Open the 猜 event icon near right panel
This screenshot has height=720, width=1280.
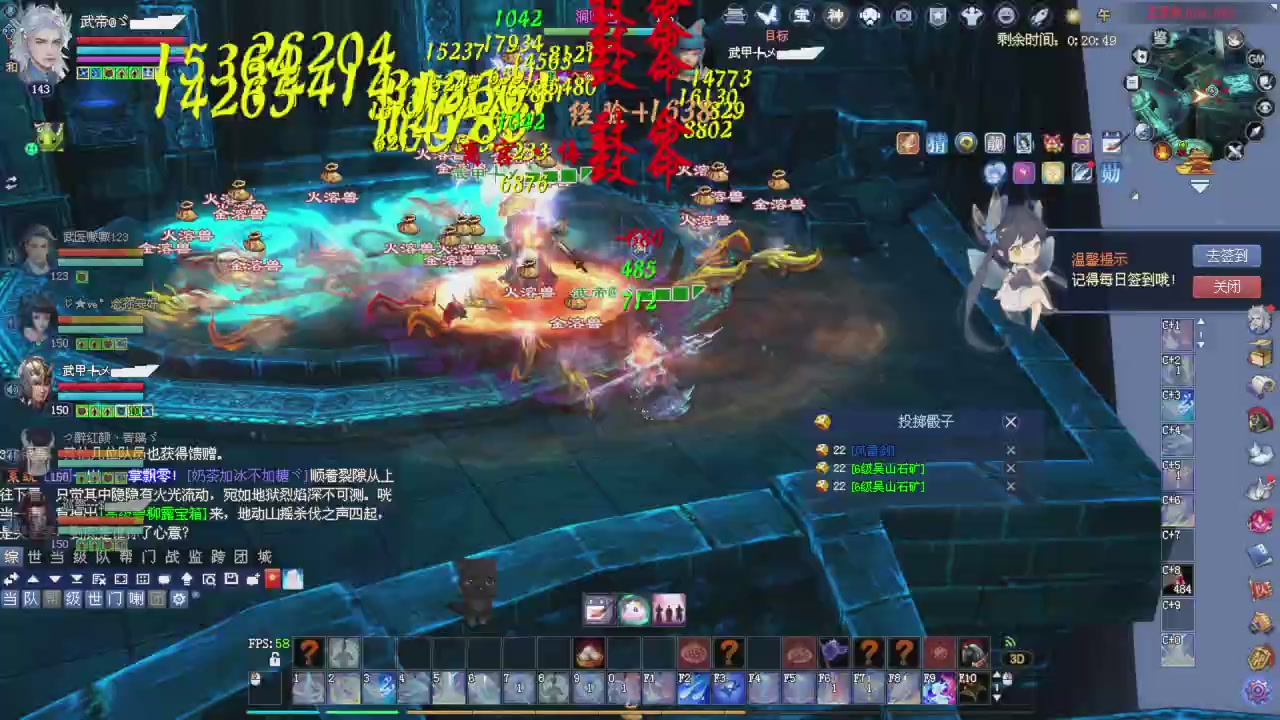click(x=936, y=143)
